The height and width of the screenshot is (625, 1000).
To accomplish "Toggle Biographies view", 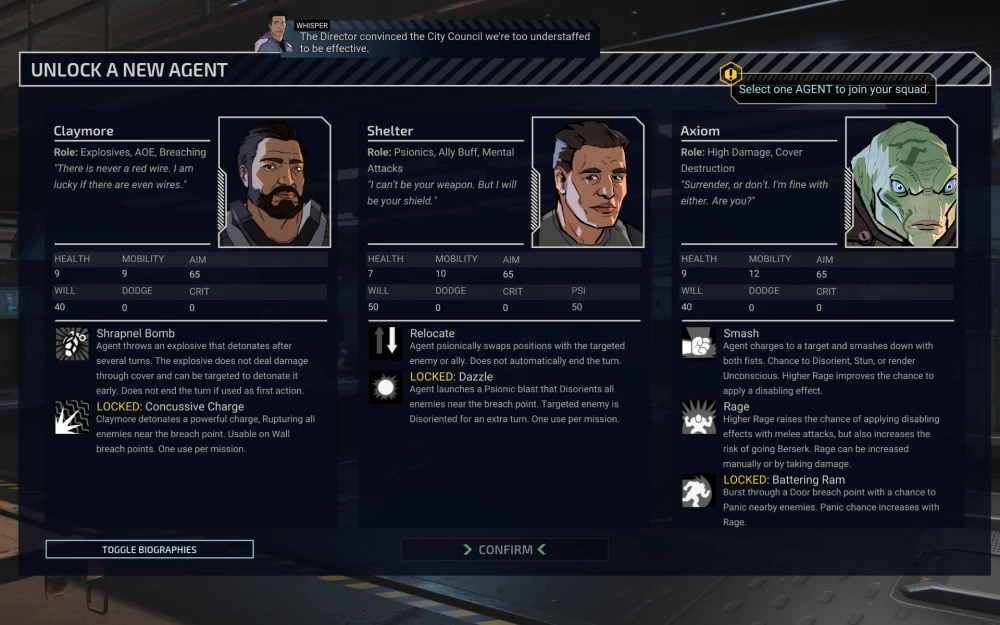I will tap(149, 549).
